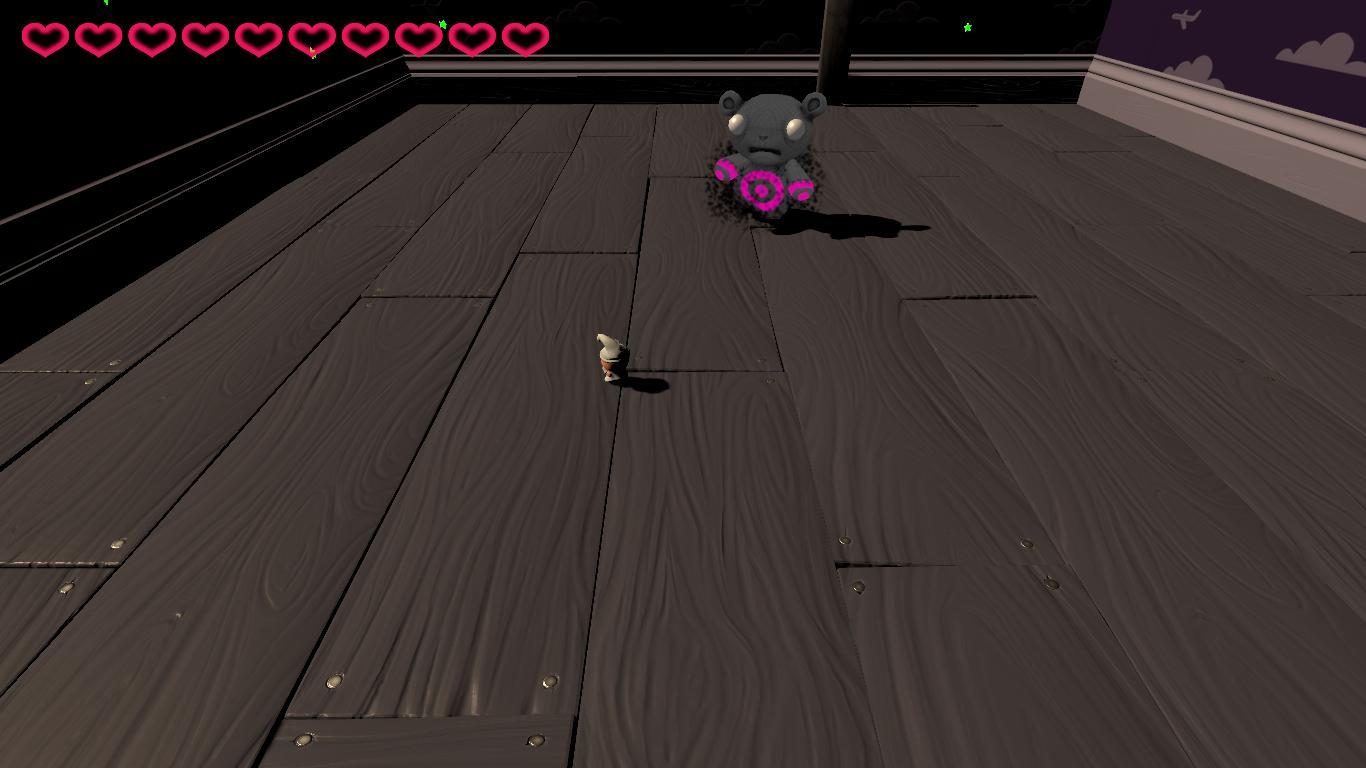
Task: Click the pink target rings on the teddy bear
Action: pyautogui.click(x=763, y=188)
